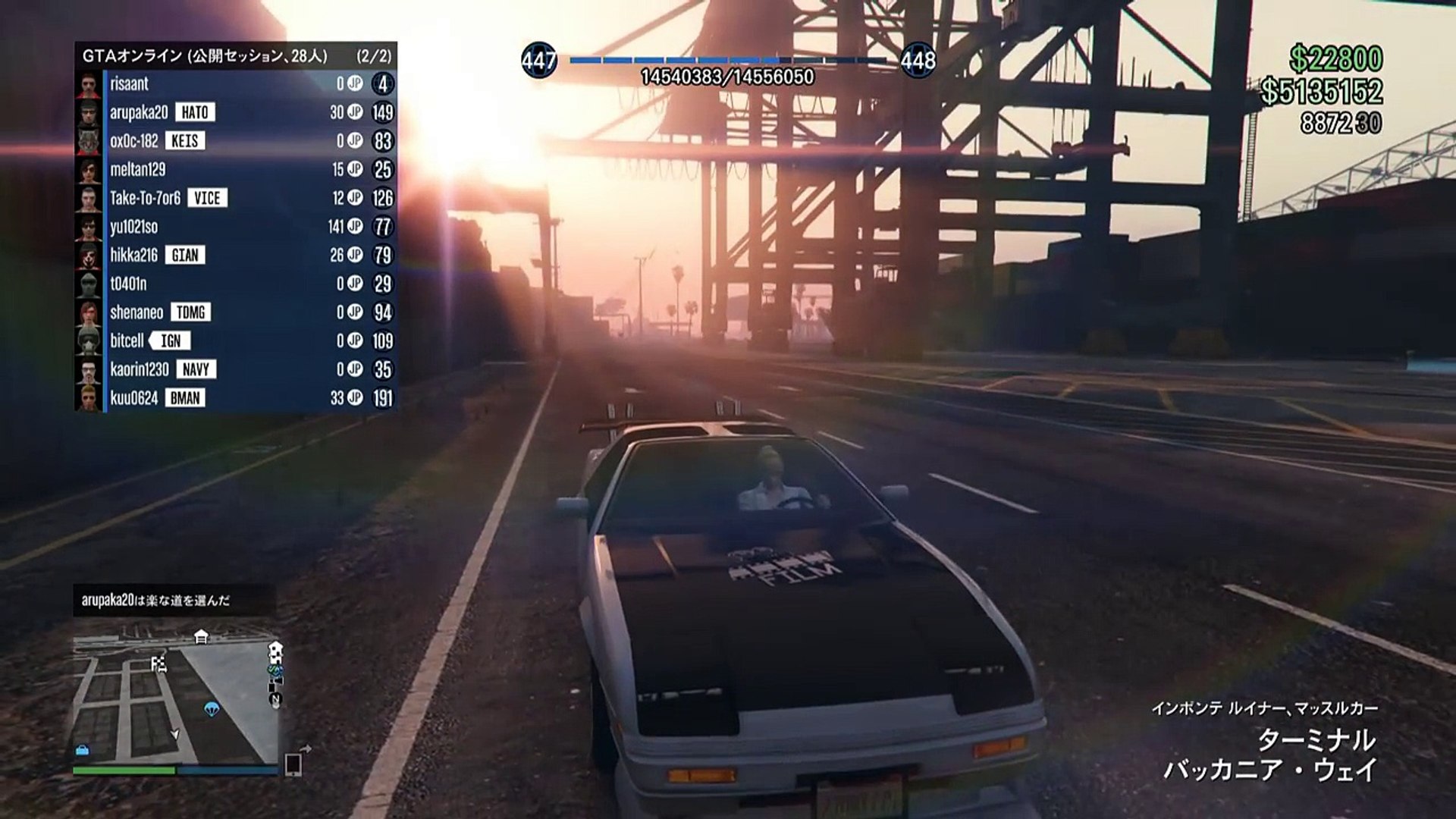
Task: Choose yu1021so in the session list
Action: pyautogui.click(x=235, y=227)
